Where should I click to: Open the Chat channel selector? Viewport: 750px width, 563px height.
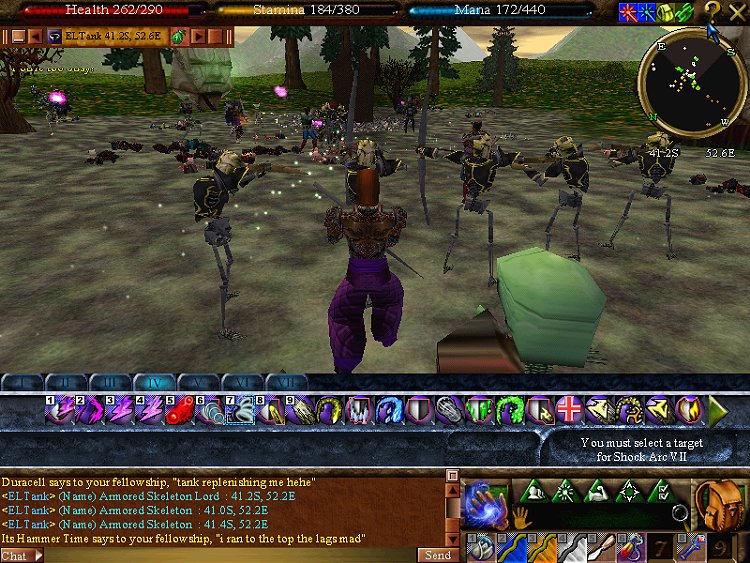tap(22, 555)
